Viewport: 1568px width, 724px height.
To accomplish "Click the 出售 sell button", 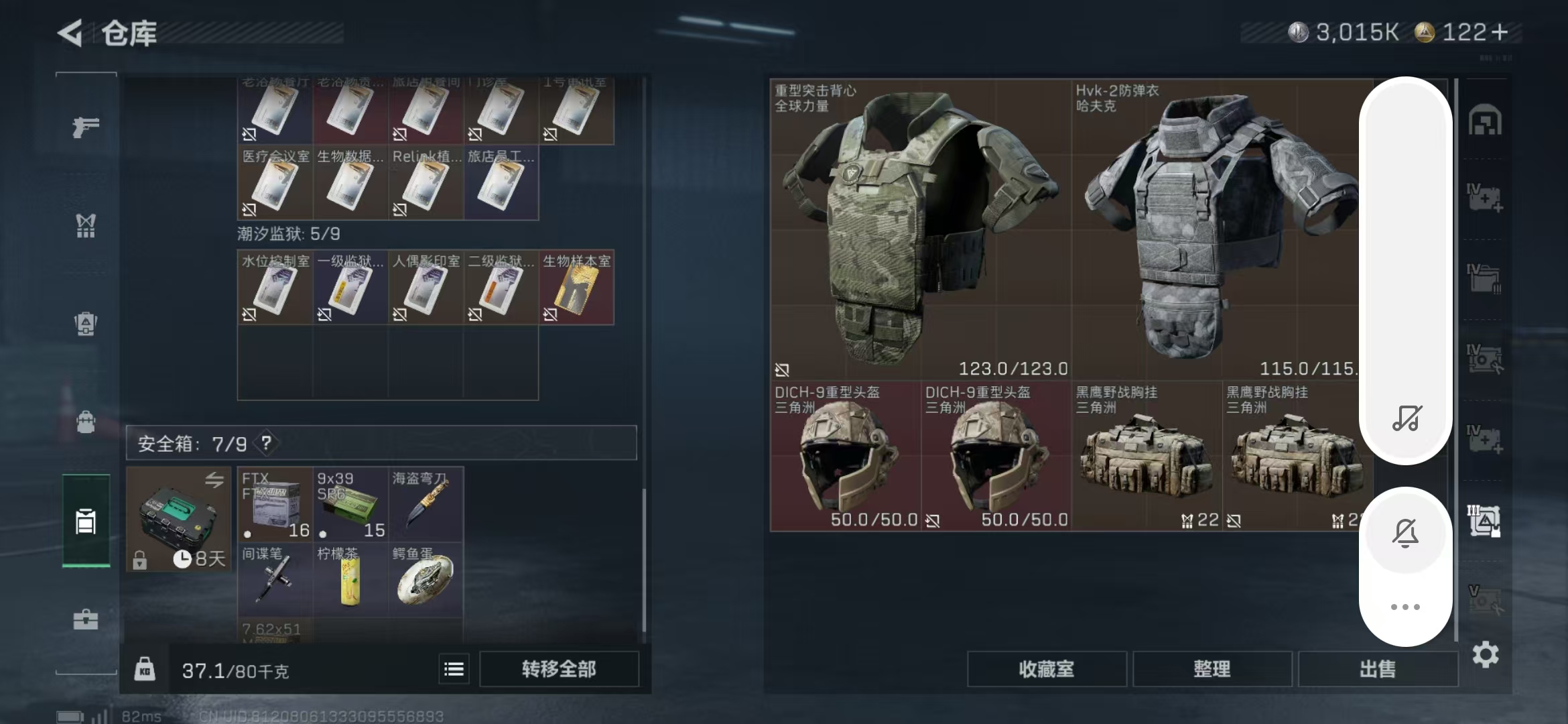I will point(1378,669).
